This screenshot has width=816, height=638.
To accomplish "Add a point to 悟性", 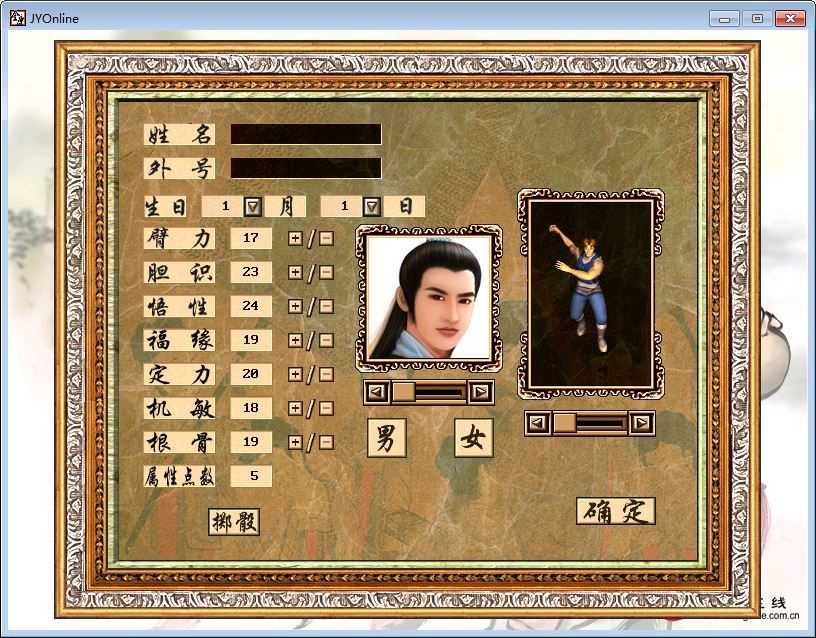I will (295, 306).
